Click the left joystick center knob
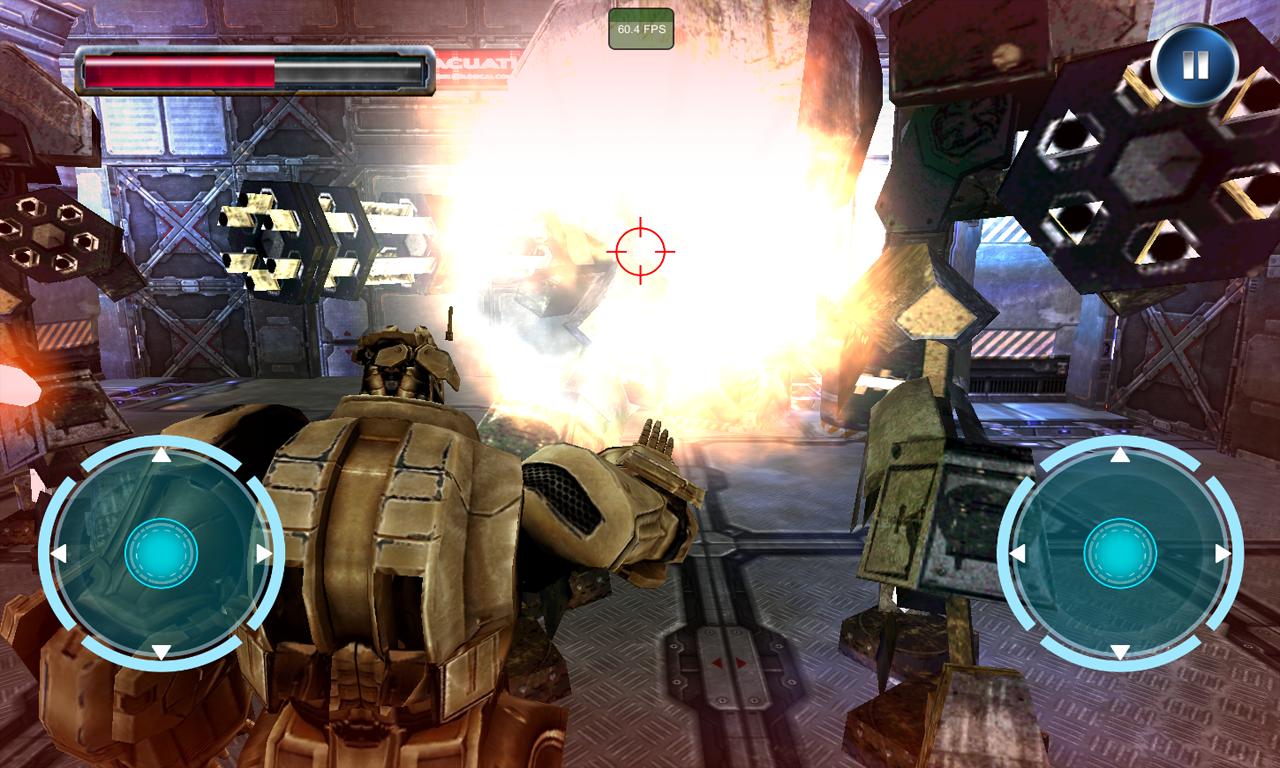The height and width of the screenshot is (768, 1280). (160, 553)
